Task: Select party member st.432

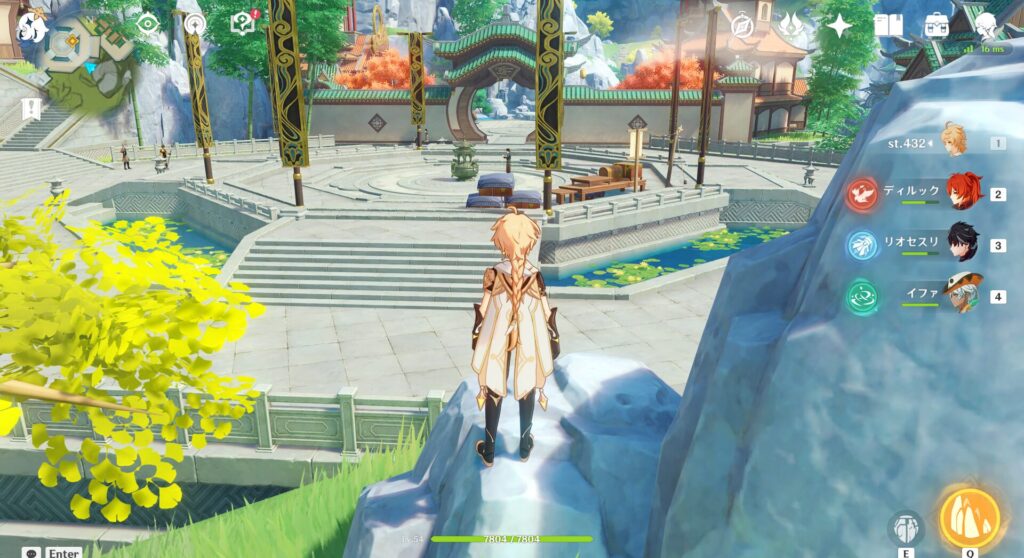Action: coord(955,143)
